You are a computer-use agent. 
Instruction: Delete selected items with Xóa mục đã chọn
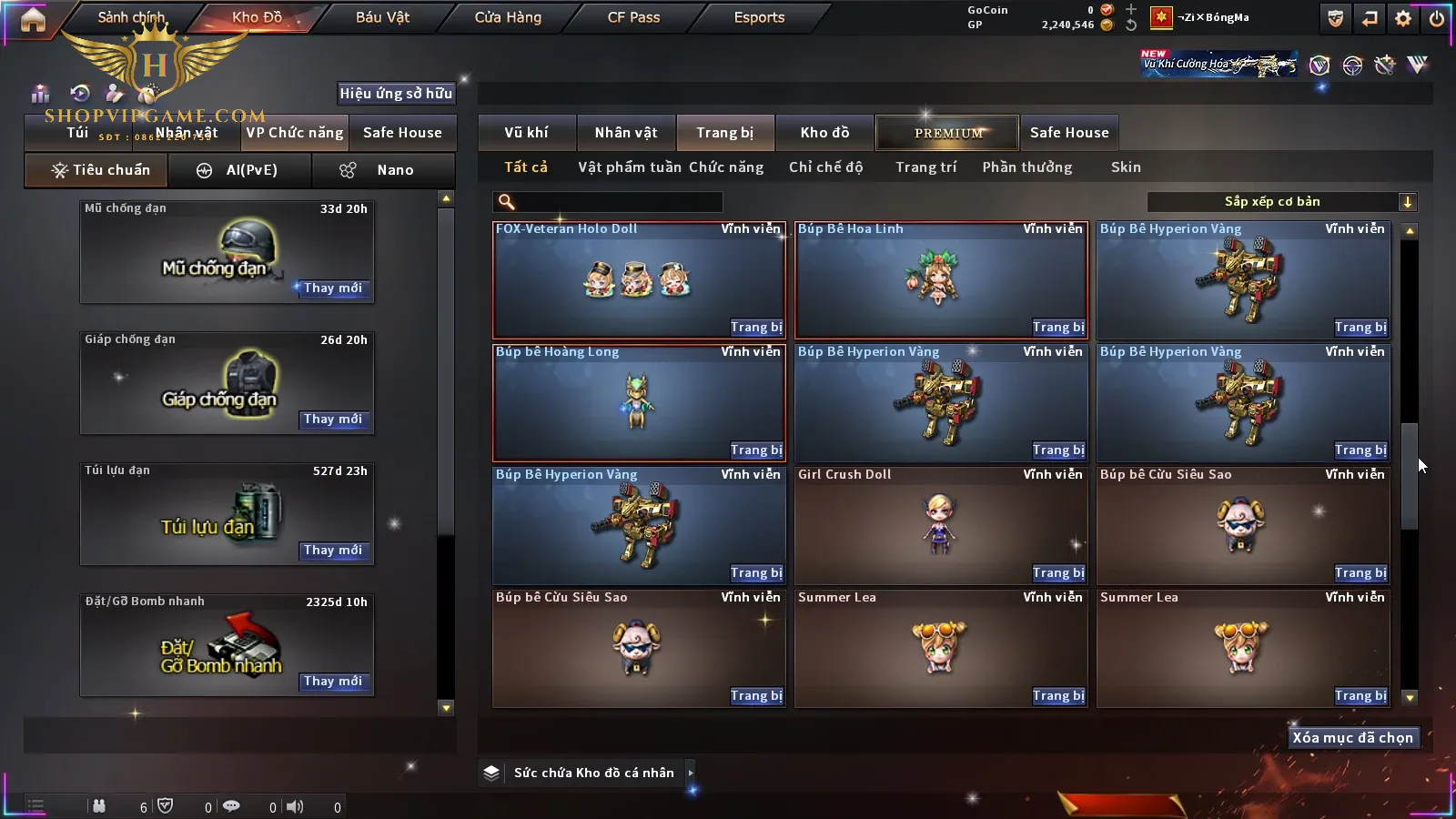click(1352, 738)
